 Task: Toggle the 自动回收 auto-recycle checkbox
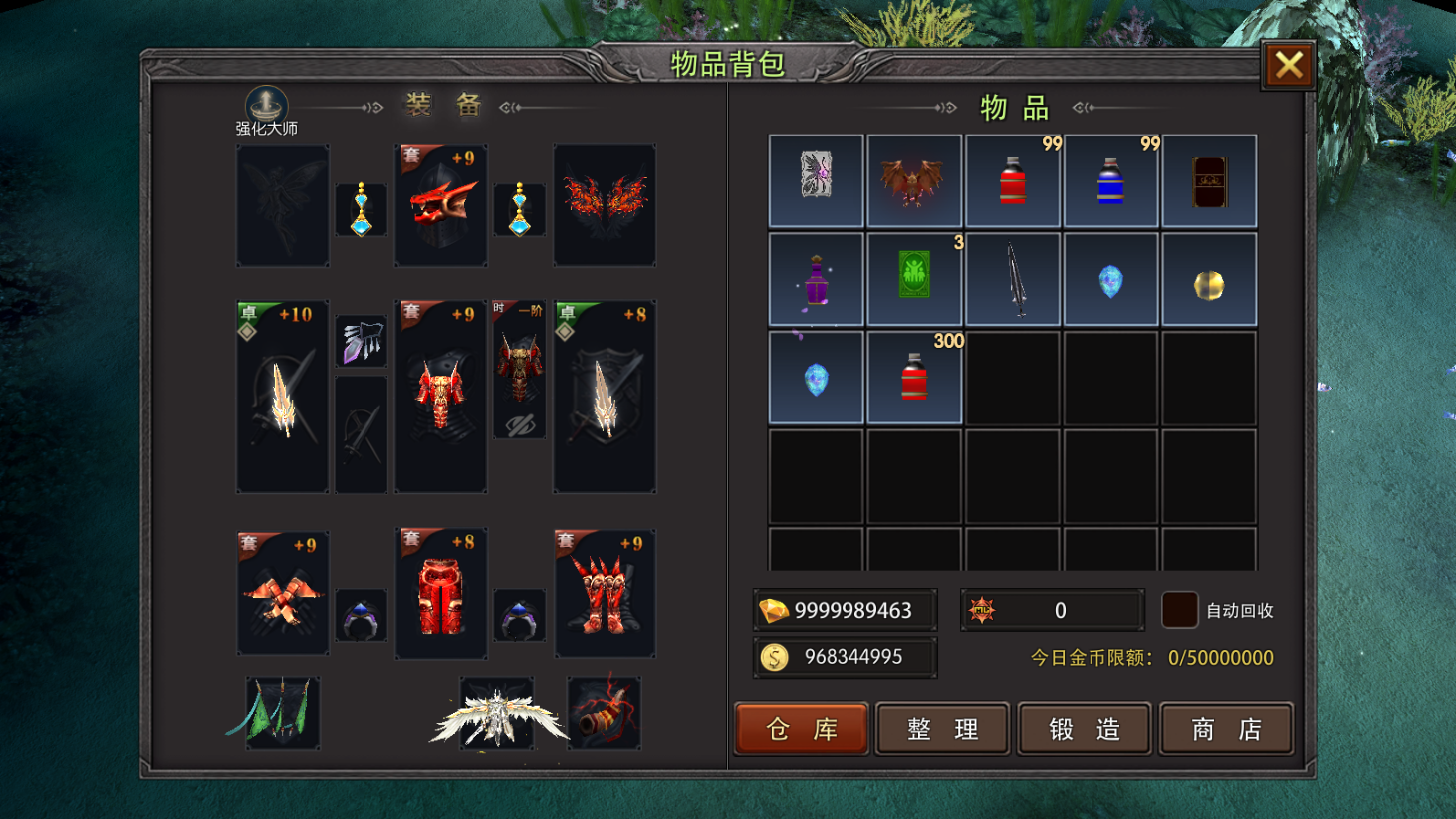[x=1179, y=610]
